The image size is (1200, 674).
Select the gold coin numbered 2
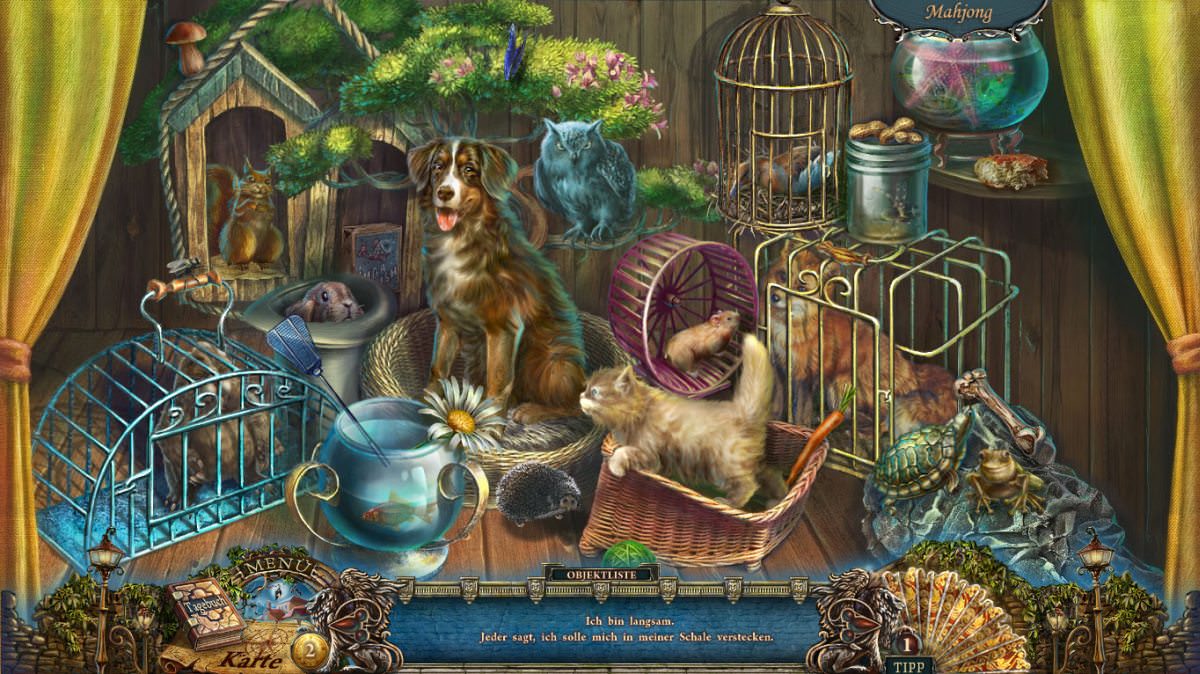pos(309,649)
